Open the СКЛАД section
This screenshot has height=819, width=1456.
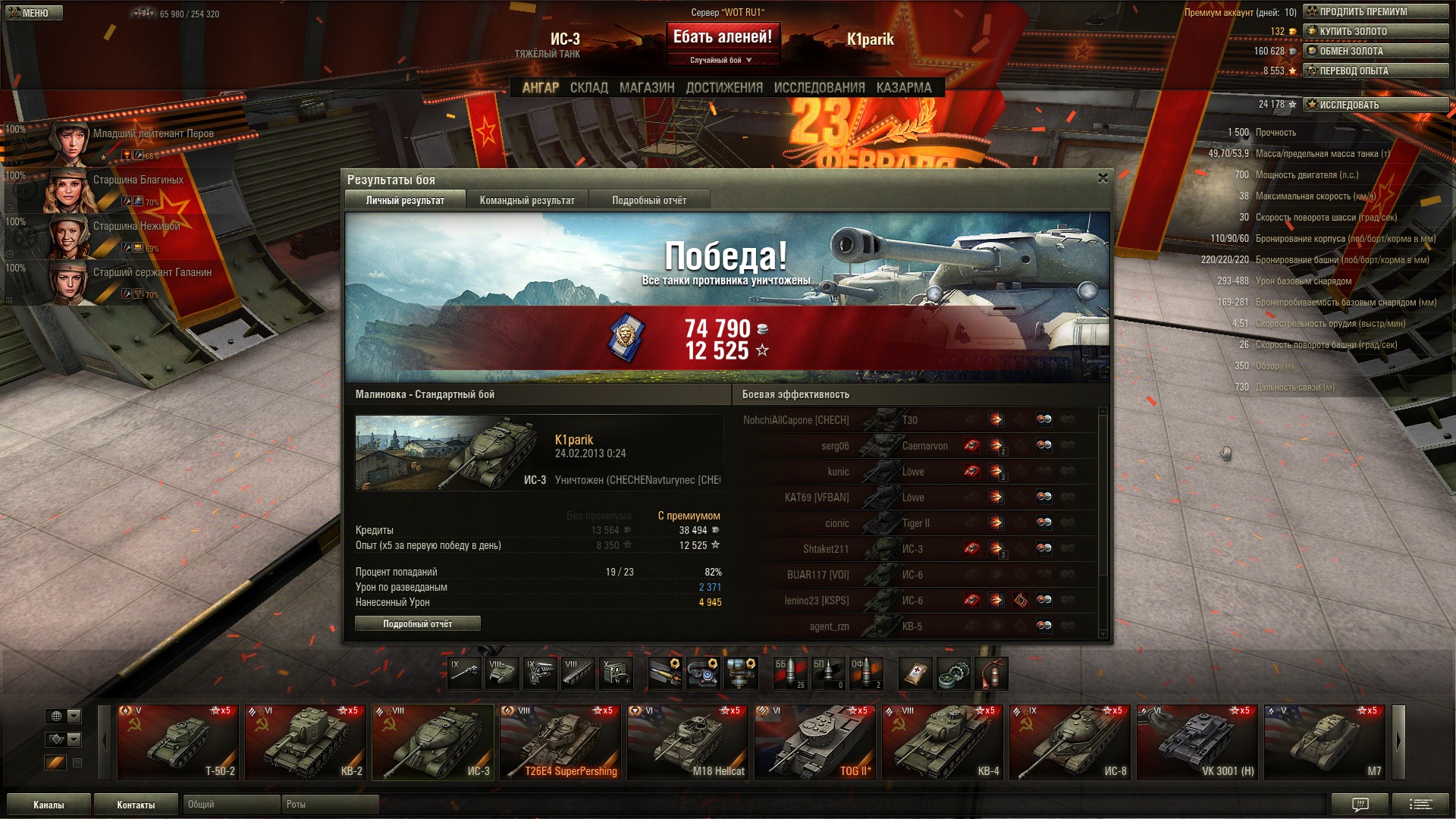tap(588, 88)
